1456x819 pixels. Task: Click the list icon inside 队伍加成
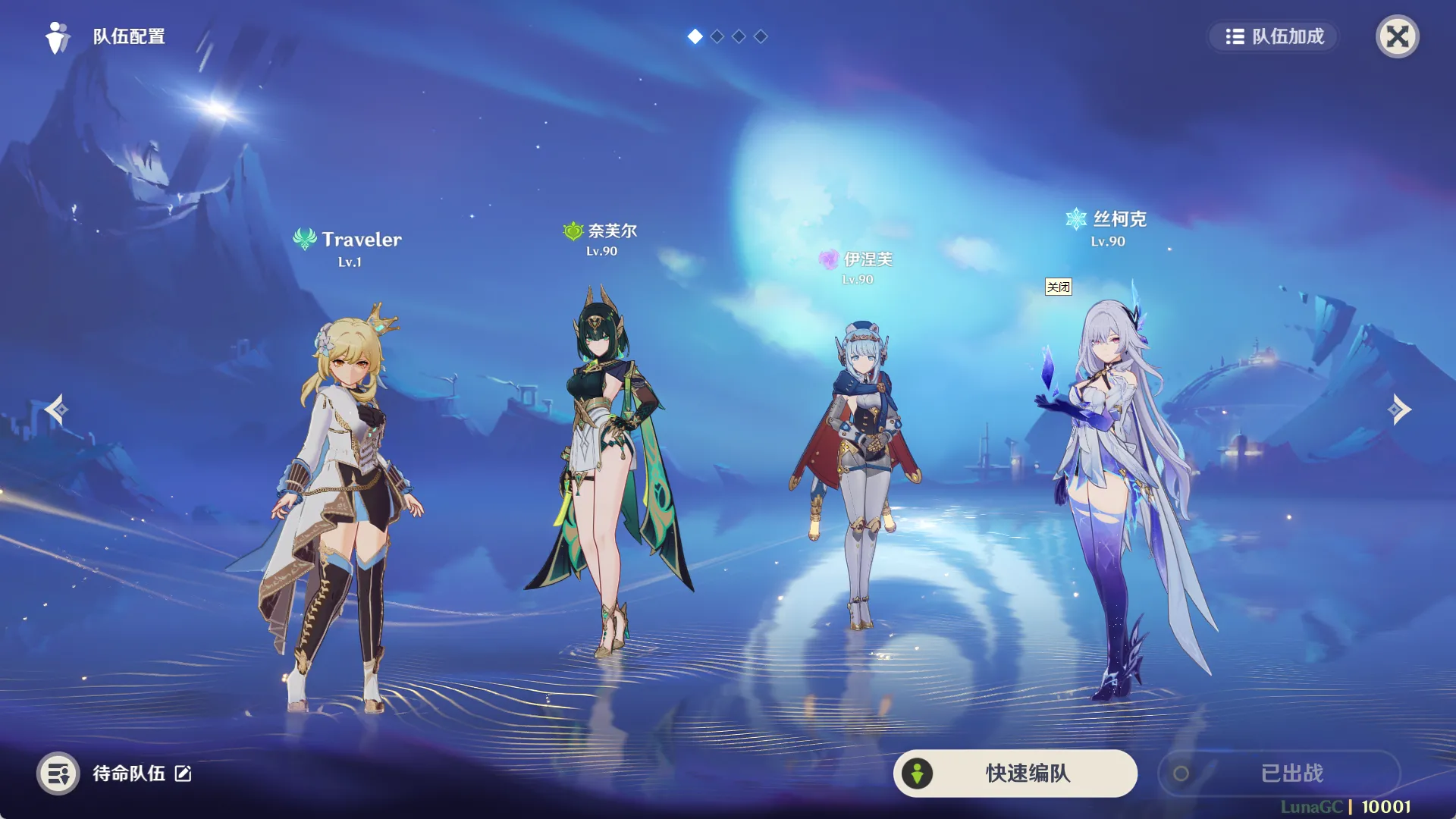tap(1237, 36)
